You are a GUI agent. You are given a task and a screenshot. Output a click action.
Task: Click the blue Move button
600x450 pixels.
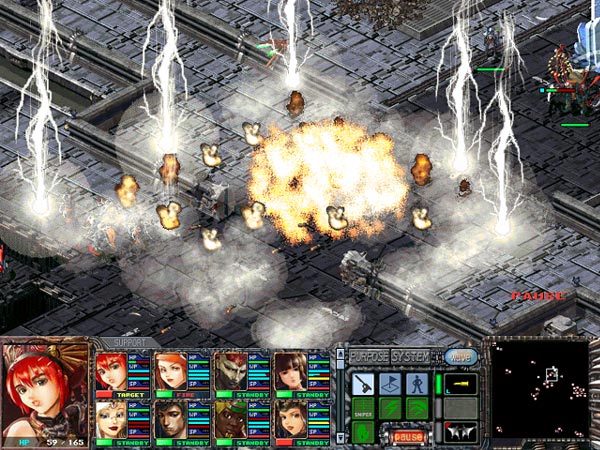tap(460, 356)
